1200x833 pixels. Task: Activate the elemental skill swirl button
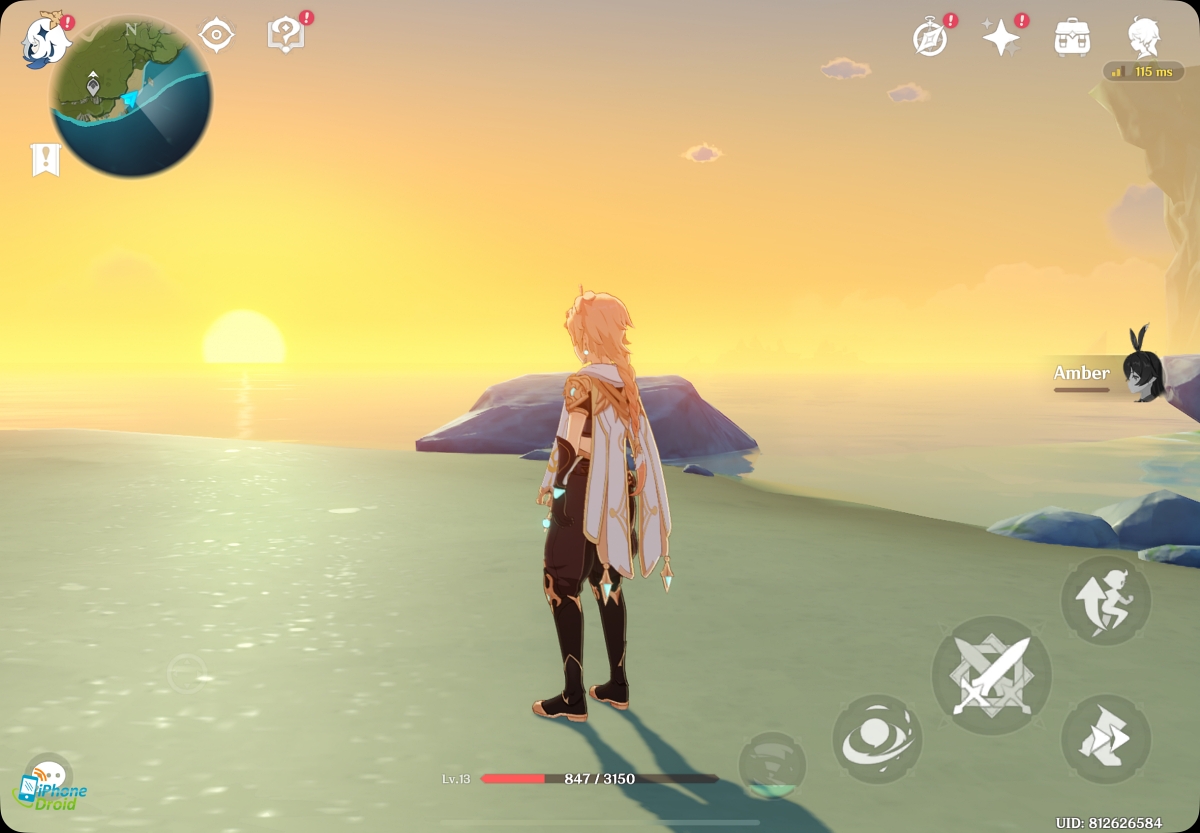[877, 739]
